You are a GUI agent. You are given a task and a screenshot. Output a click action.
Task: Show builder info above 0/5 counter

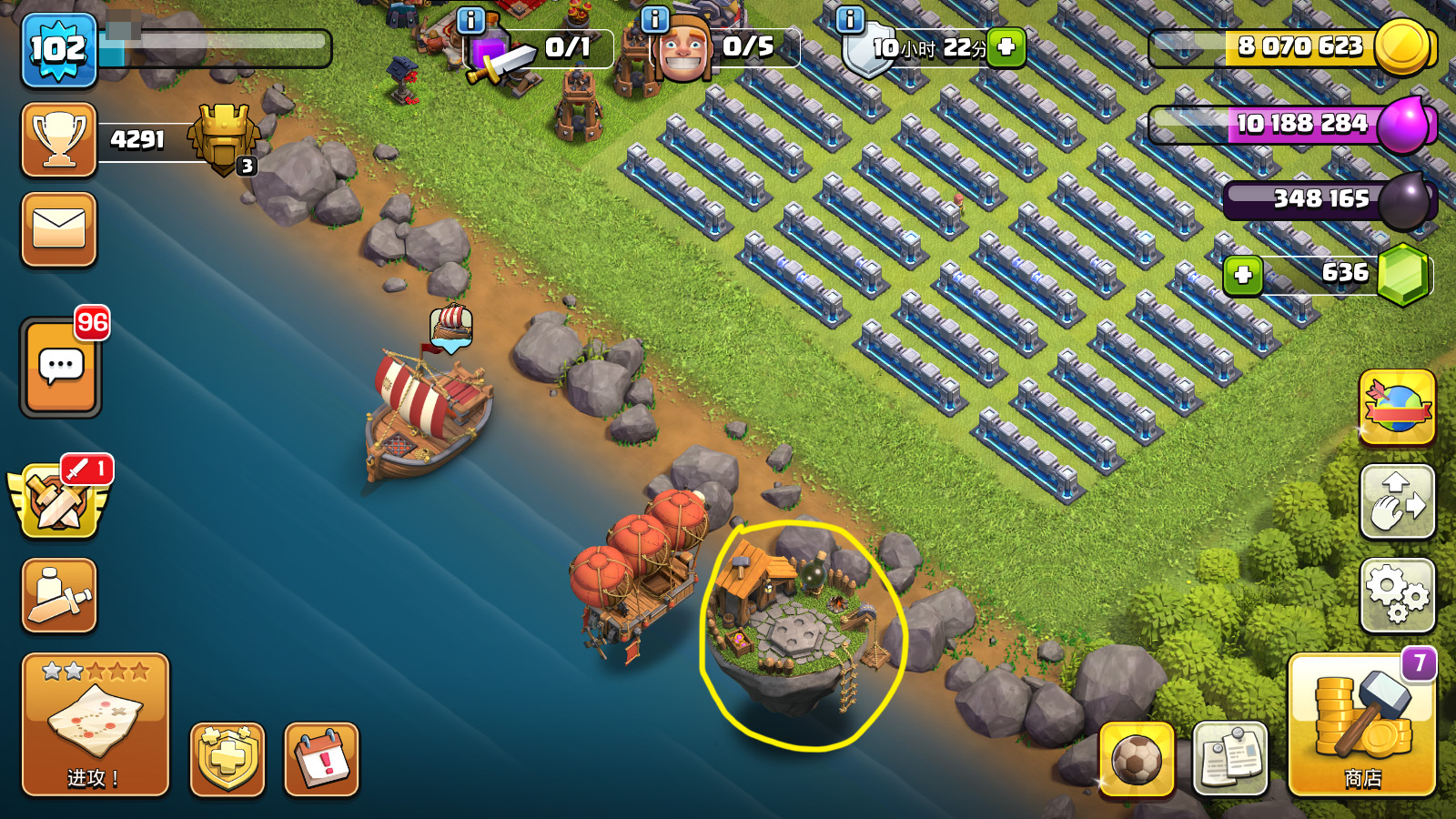point(655,19)
